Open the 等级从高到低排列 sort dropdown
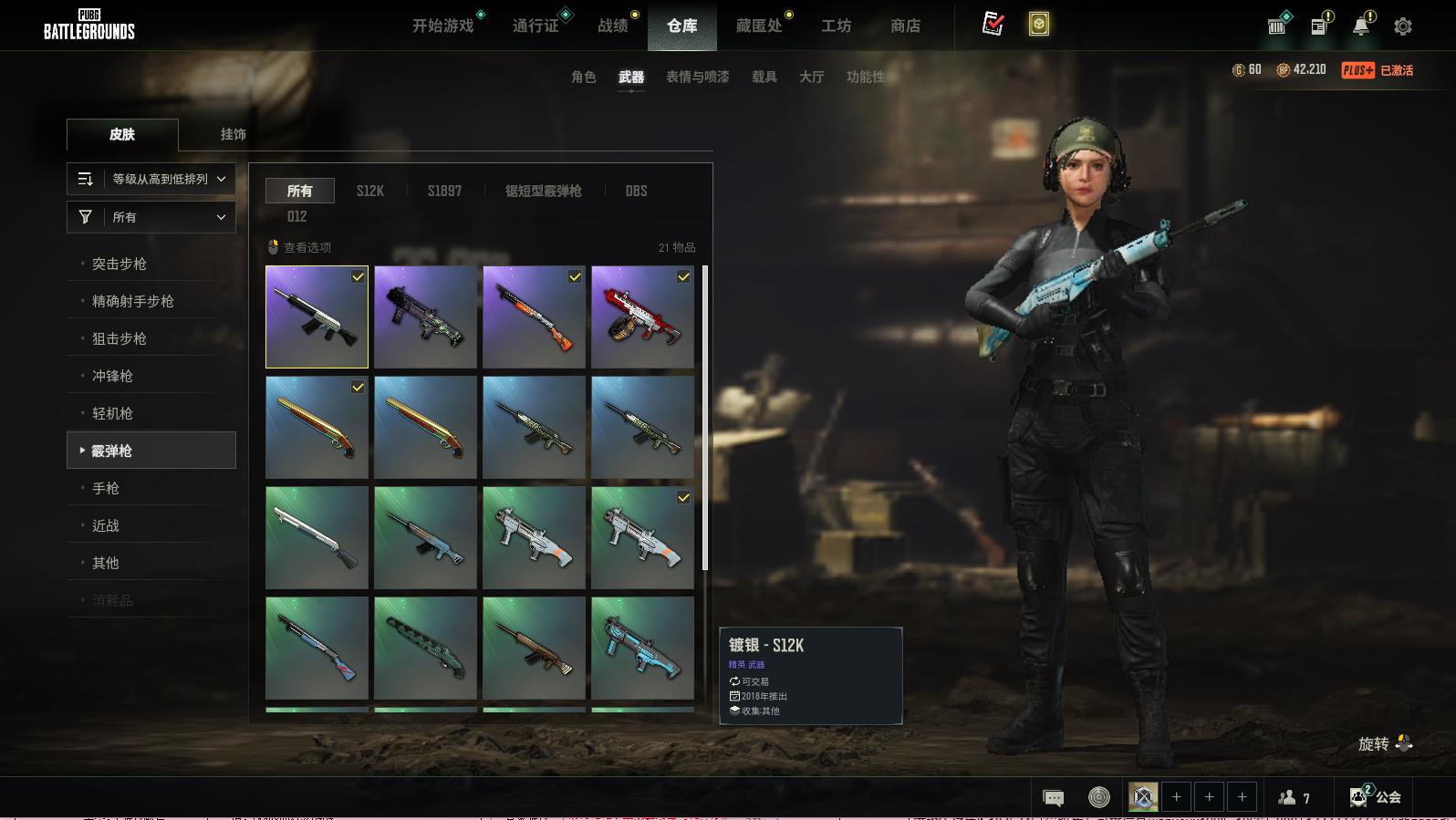 151,179
